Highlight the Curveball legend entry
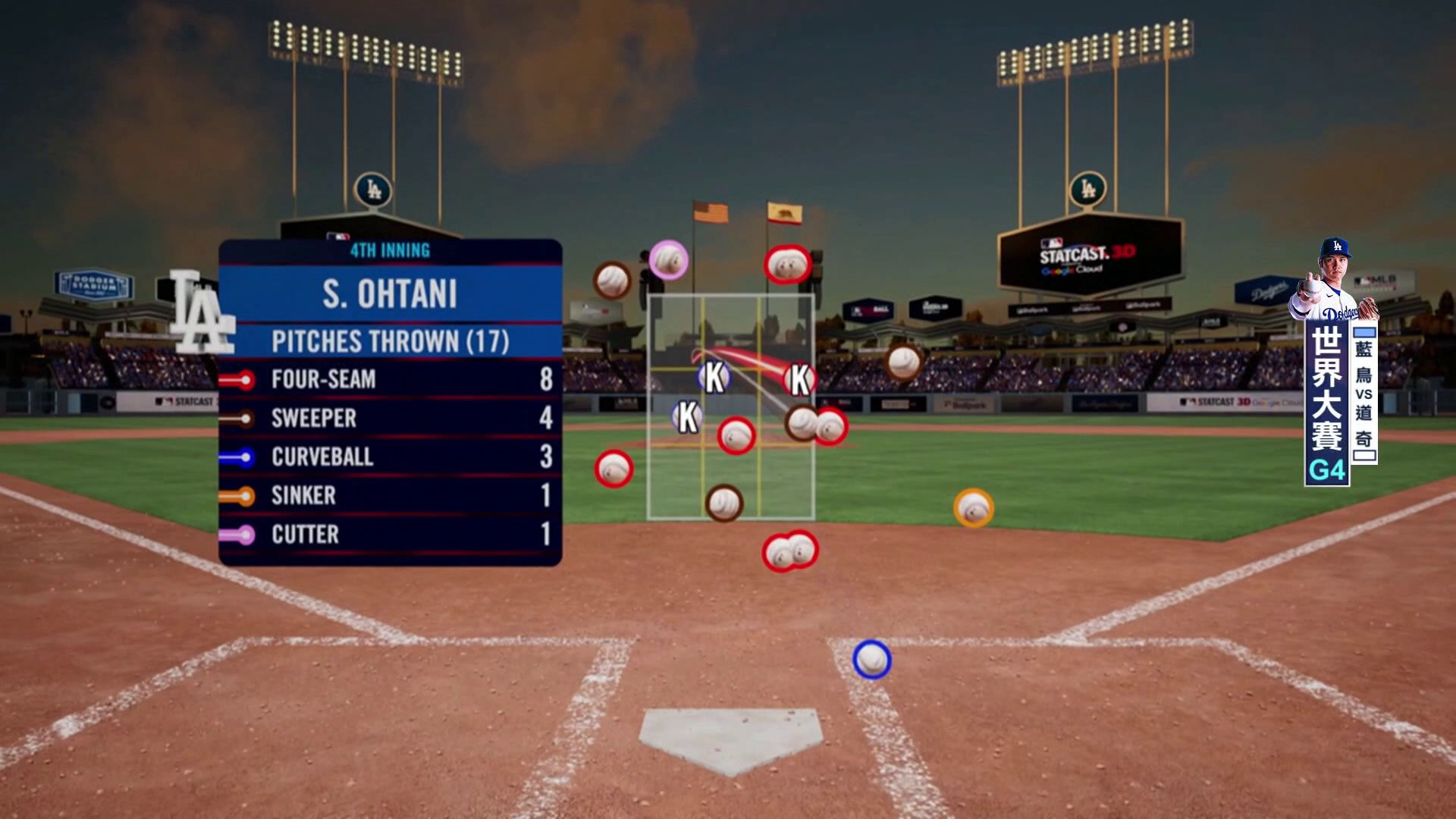Screen dimensions: 1456x819 pos(391,457)
